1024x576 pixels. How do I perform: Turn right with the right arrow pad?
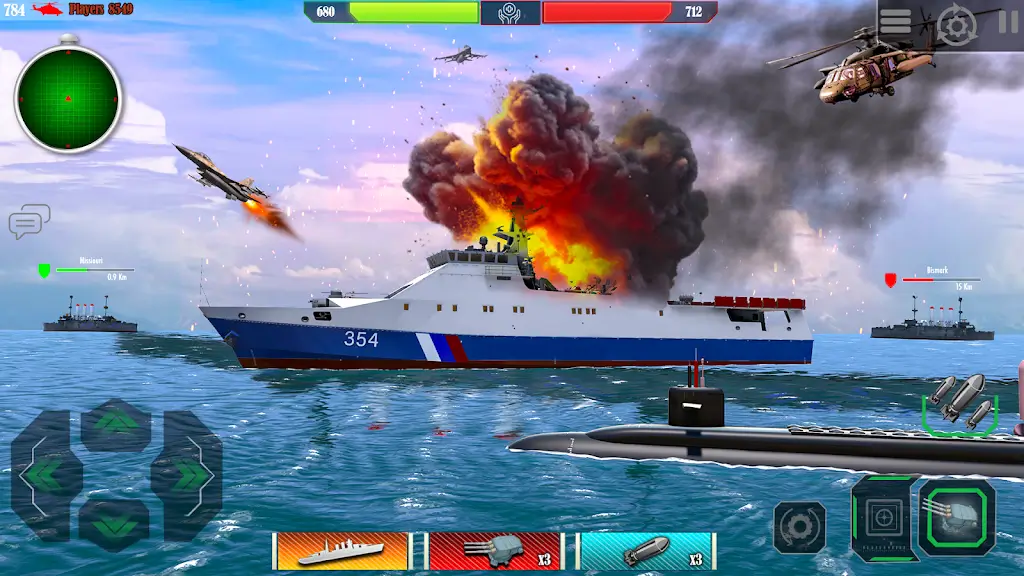tap(186, 474)
